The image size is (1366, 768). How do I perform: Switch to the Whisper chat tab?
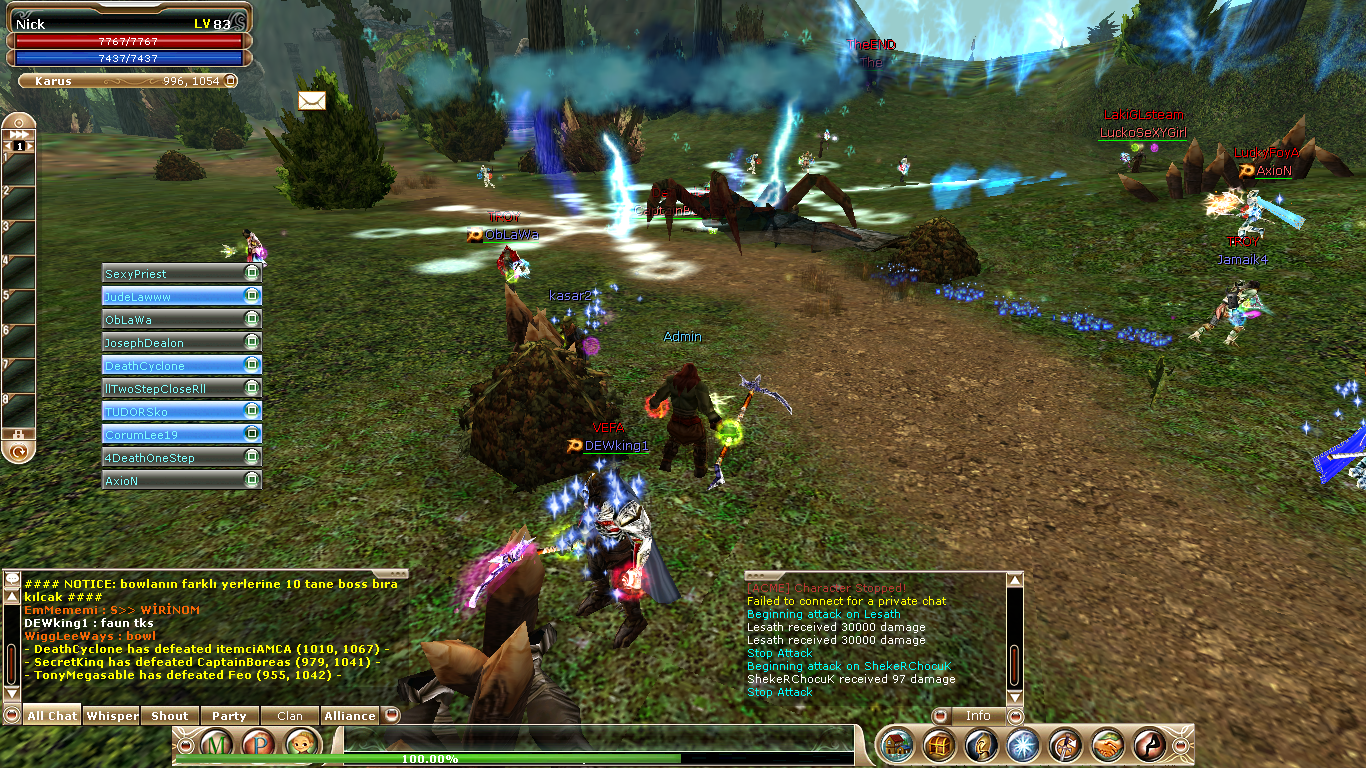point(112,716)
